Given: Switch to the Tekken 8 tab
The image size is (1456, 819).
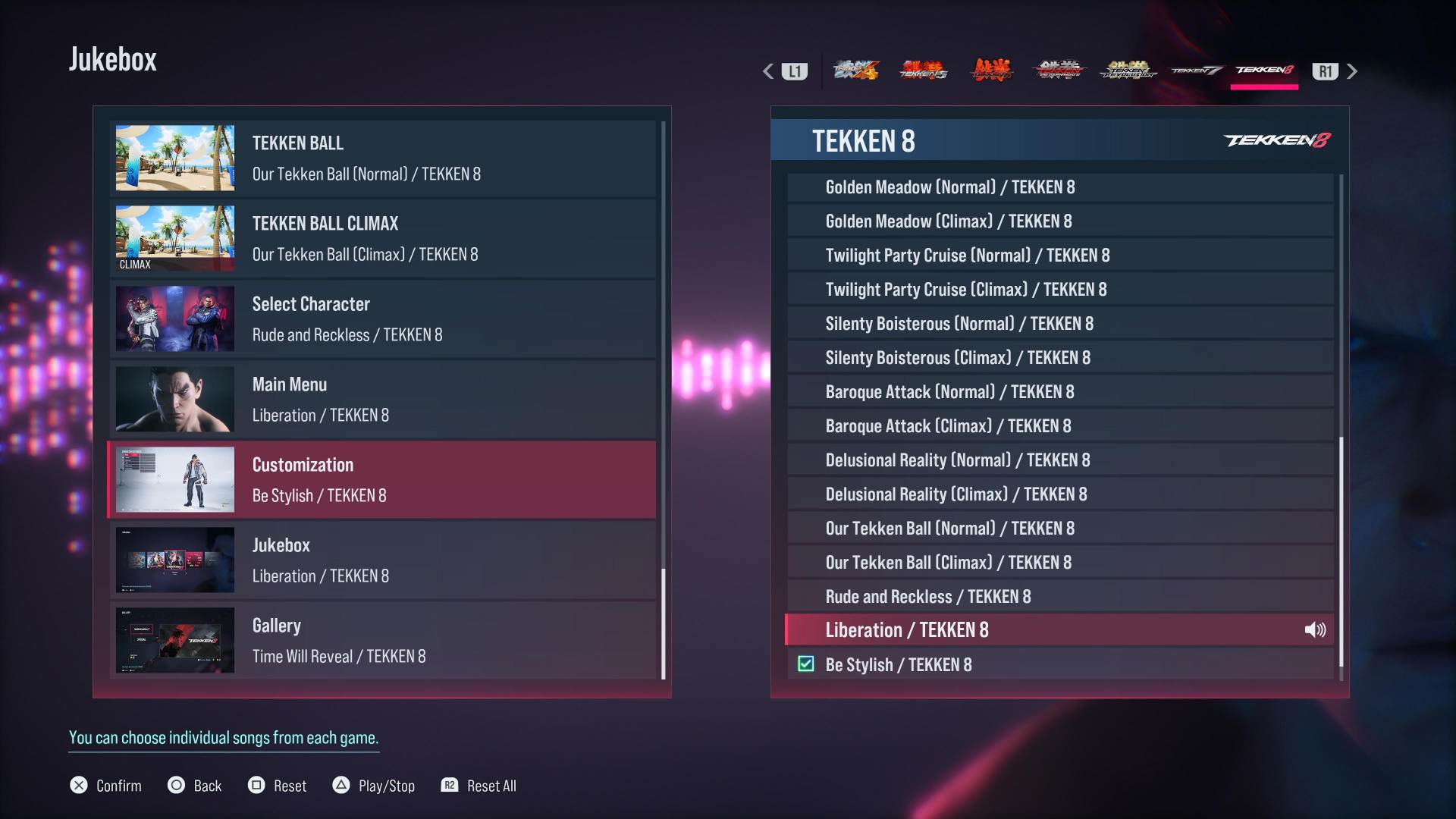Looking at the screenshot, I should (1264, 71).
